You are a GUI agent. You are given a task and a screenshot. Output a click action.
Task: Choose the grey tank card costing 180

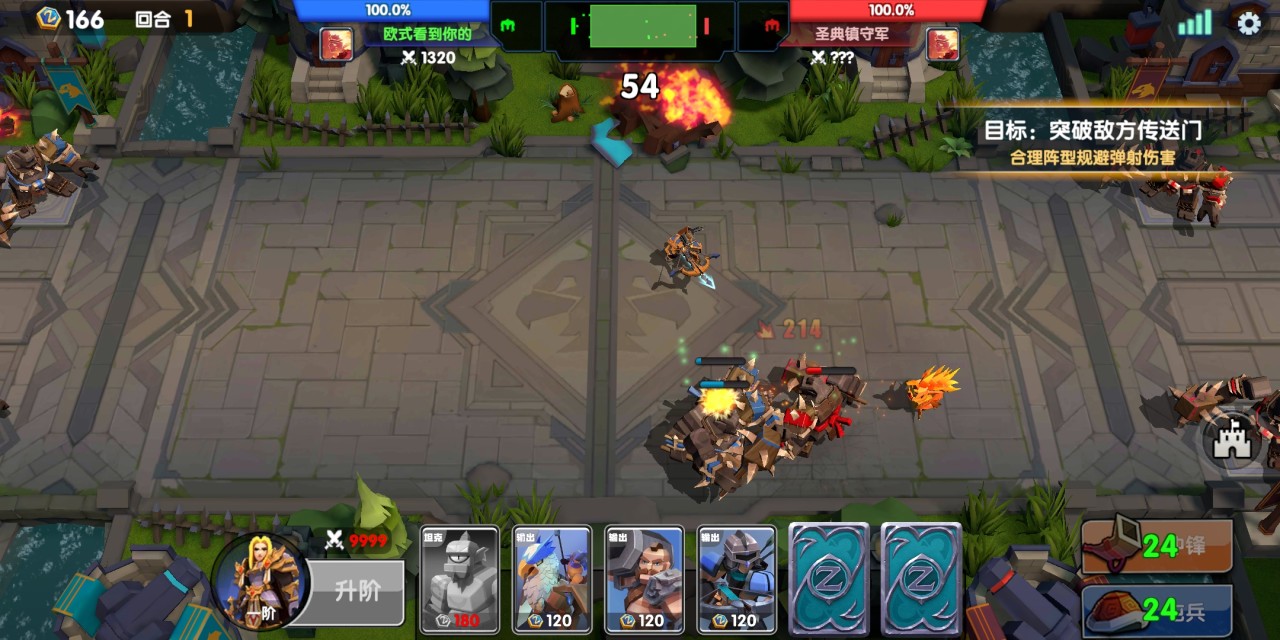[460, 580]
